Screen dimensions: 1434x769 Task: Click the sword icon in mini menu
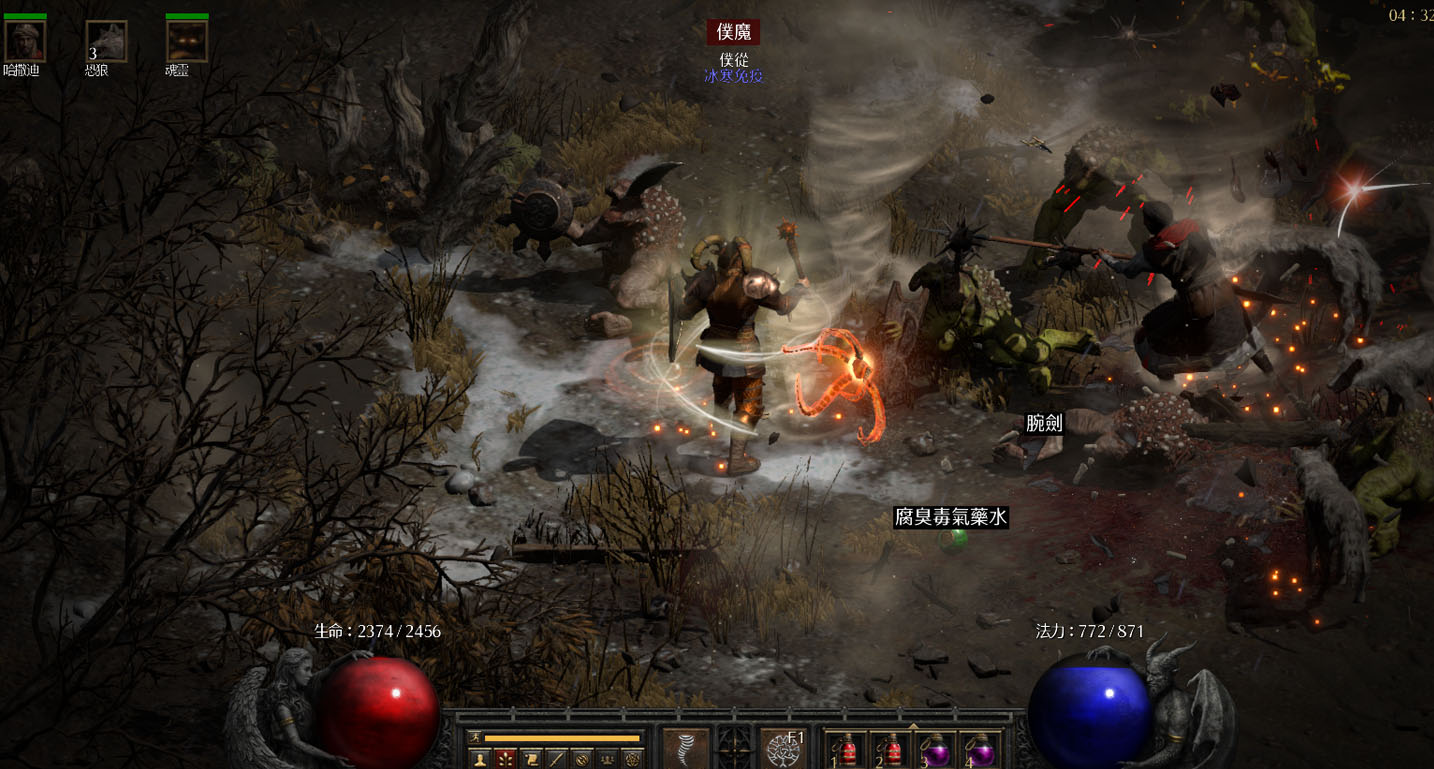pos(557,759)
